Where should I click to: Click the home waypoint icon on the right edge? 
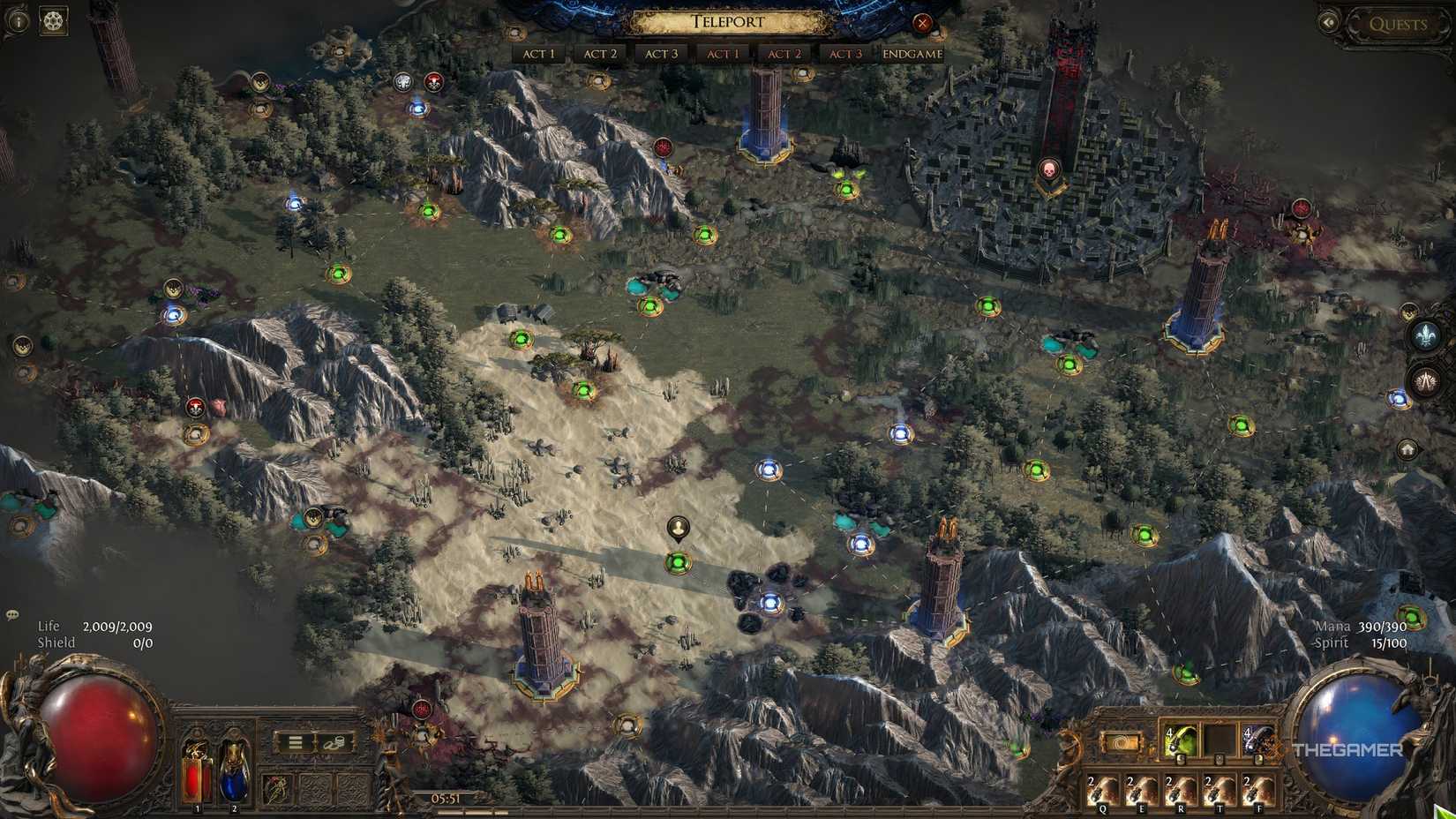click(x=1407, y=449)
